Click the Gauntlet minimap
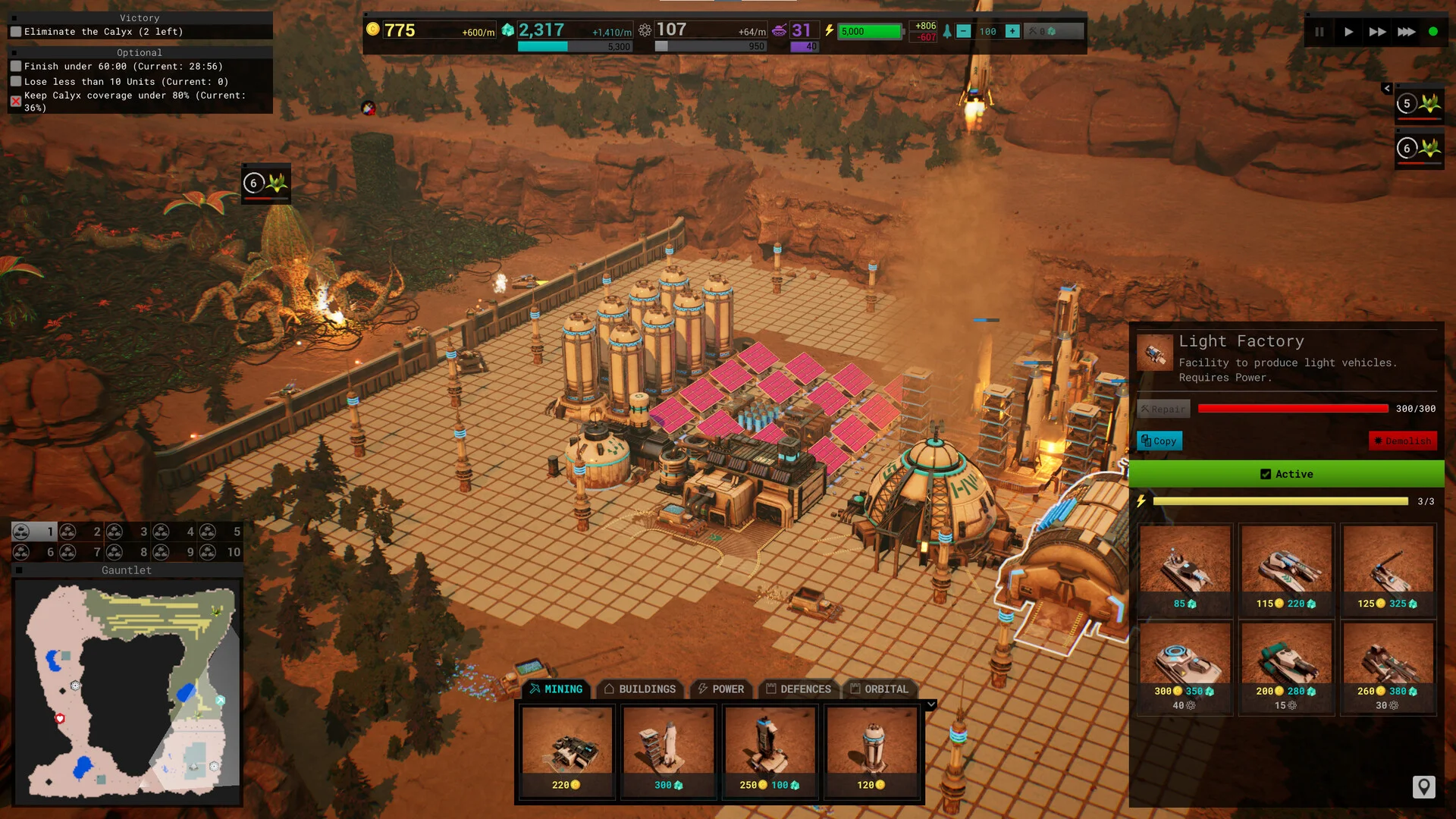Screen dimensions: 1456x819 coord(127,690)
